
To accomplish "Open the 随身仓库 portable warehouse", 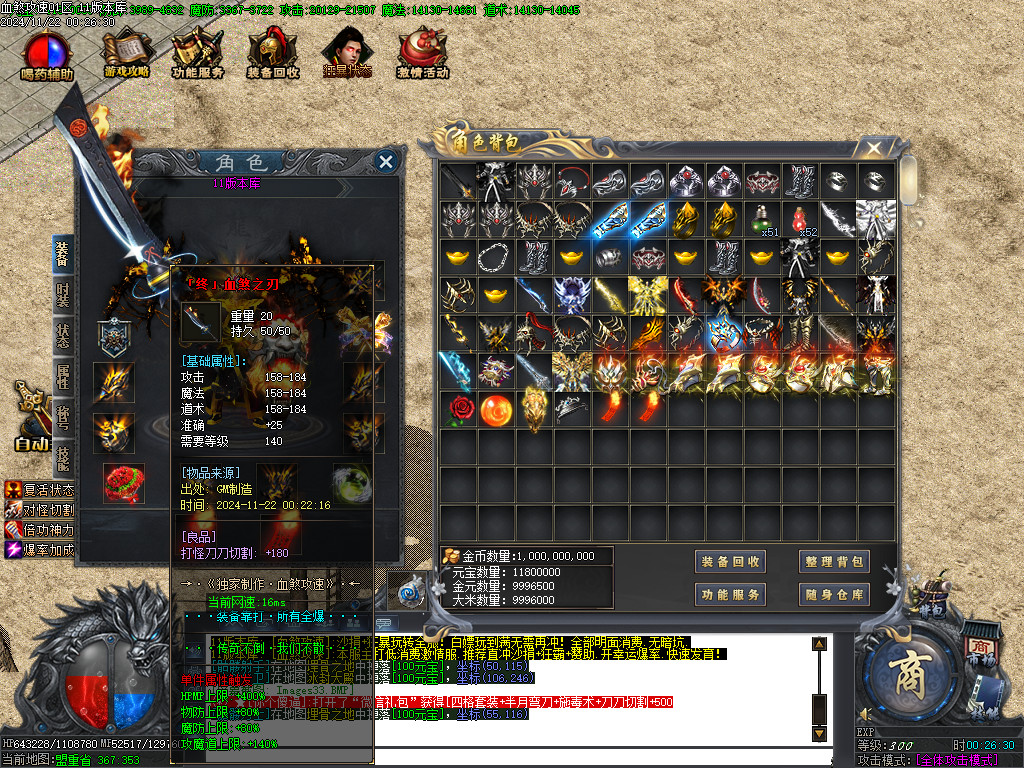I will point(833,595).
